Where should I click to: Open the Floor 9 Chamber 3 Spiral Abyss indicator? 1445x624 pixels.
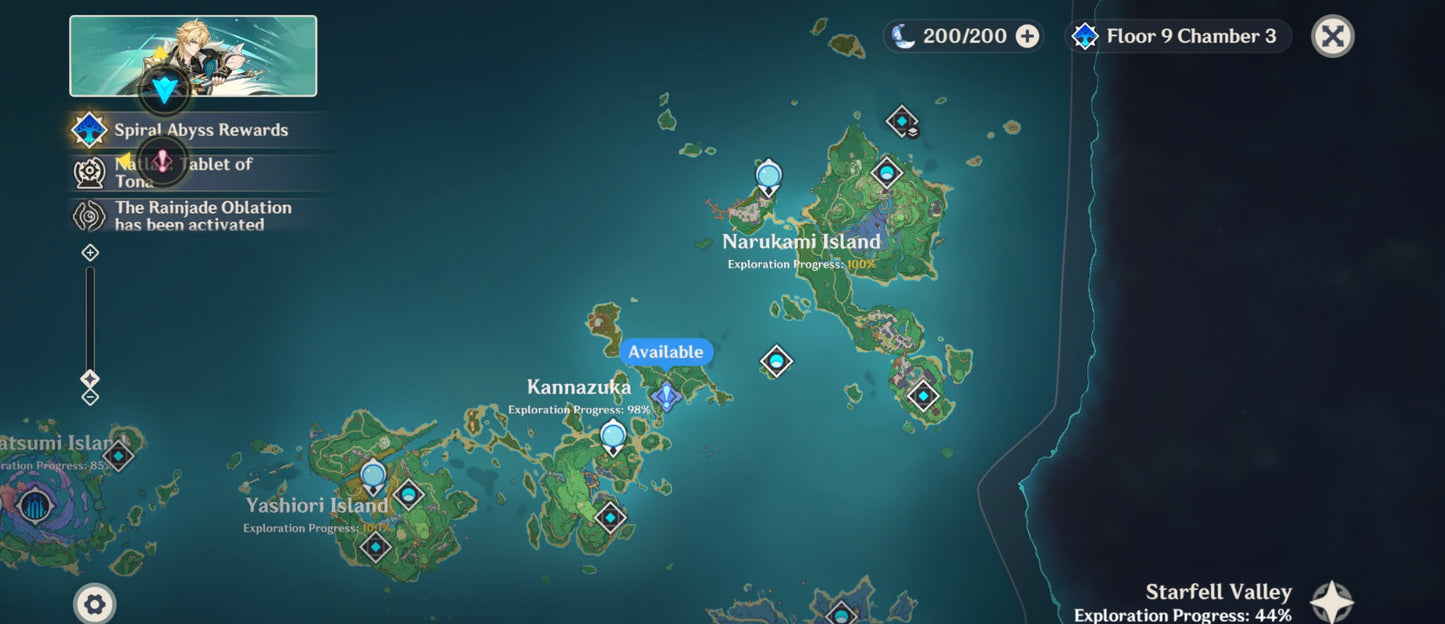(x=1178, y=37)
